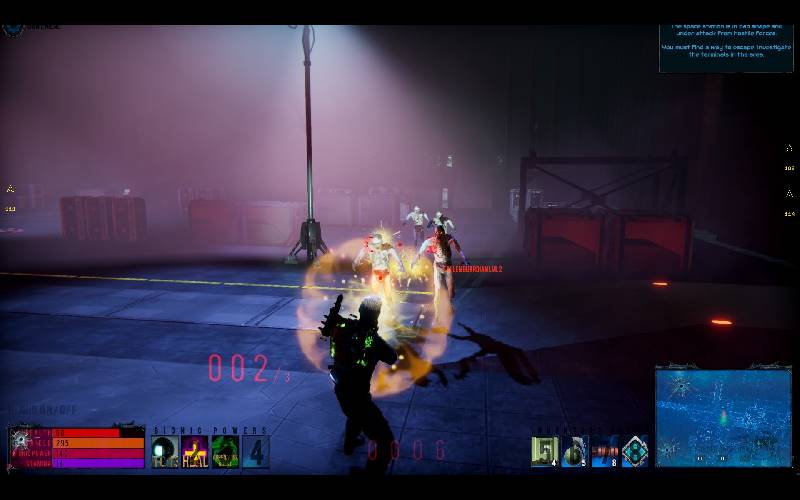Select the first bionic power with the glowing orb
800x500 pixels.
point(165,452)
